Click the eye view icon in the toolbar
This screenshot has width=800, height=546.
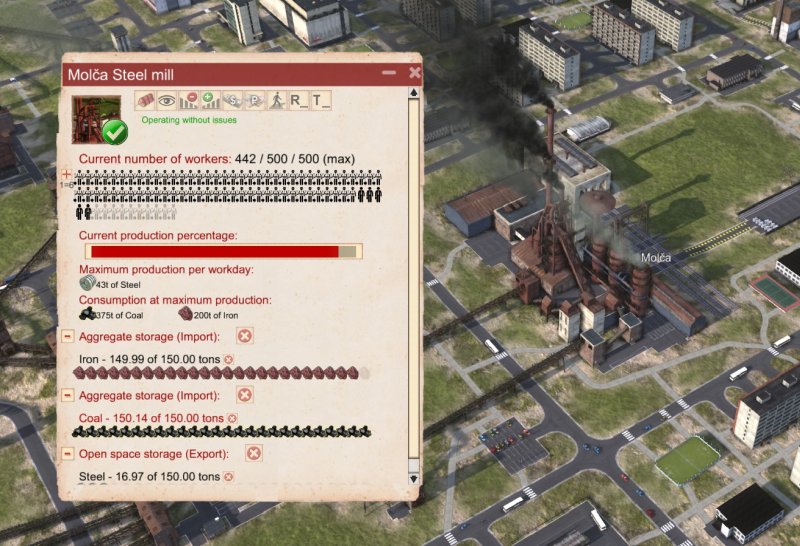click(166, 100)
